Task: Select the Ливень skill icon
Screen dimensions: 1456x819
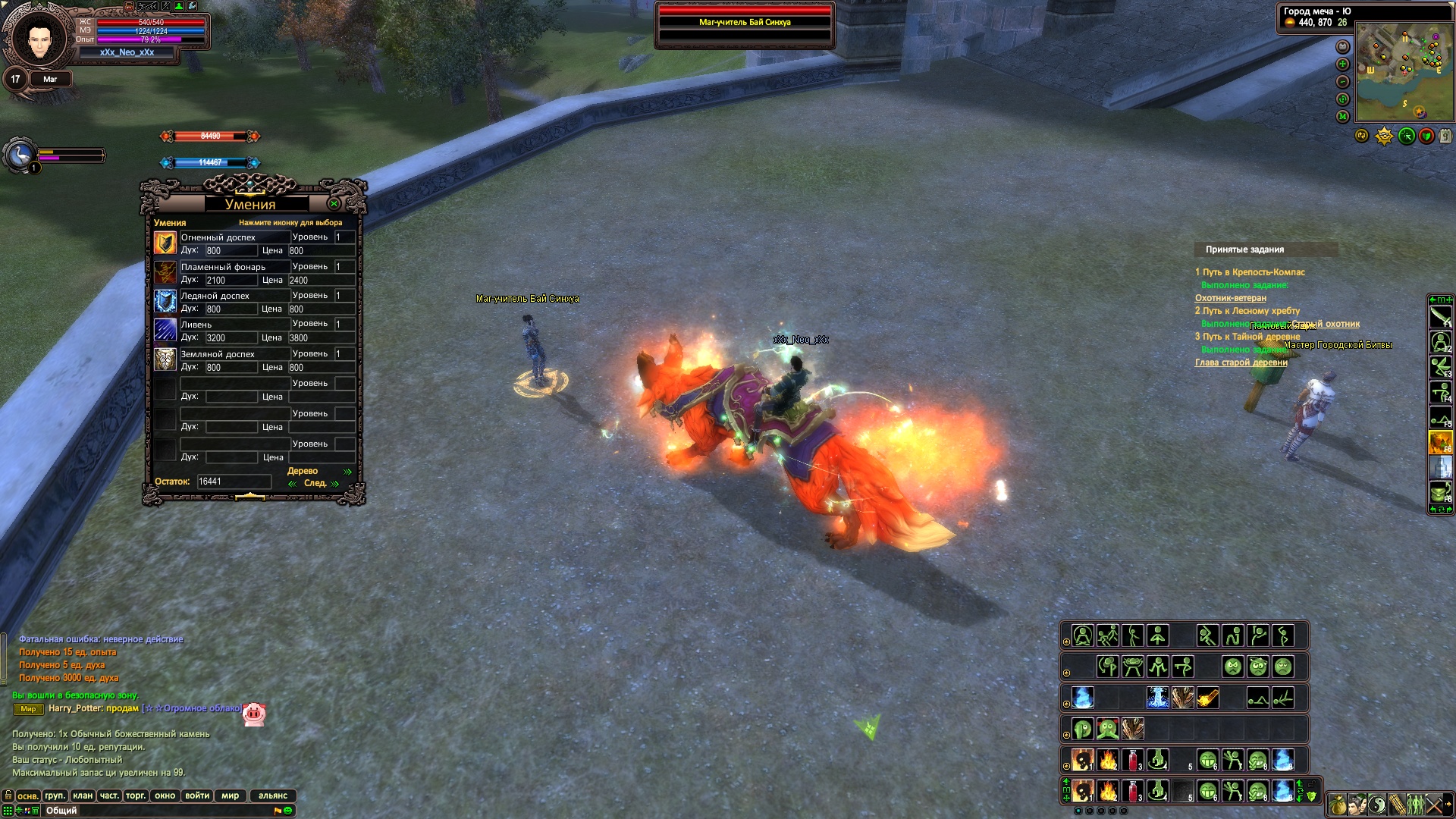Action: coord(165,331)
